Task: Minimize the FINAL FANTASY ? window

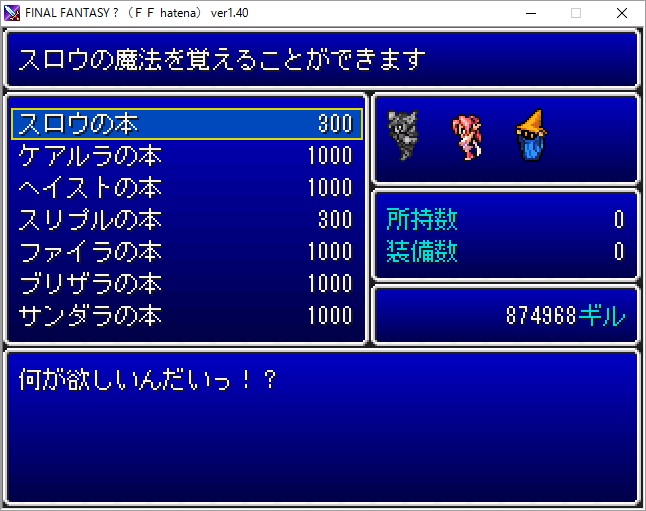Action: tap(530, 13)
